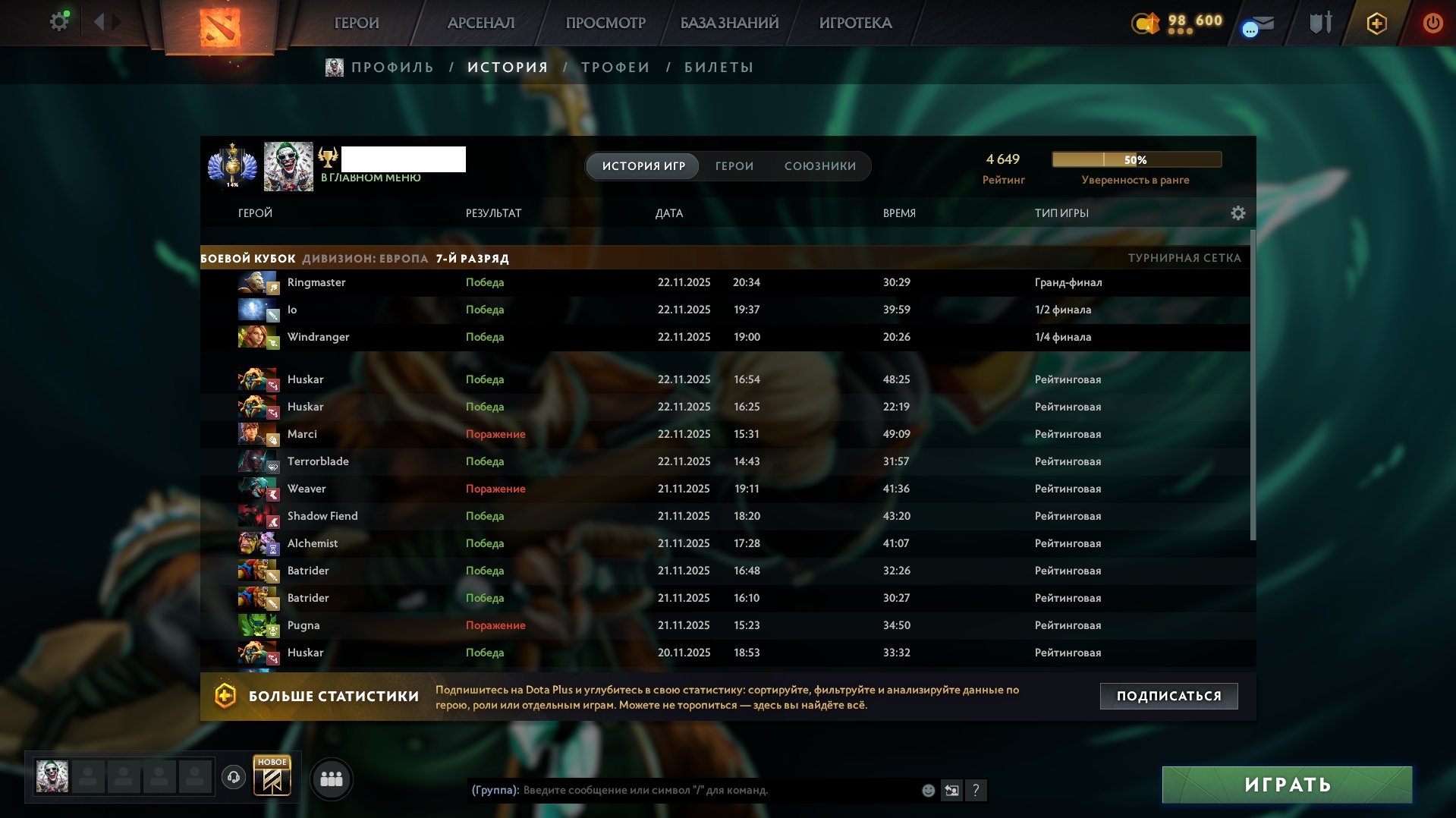Open the mail notifications icon
The image size is (1456, 818).
1256,23
